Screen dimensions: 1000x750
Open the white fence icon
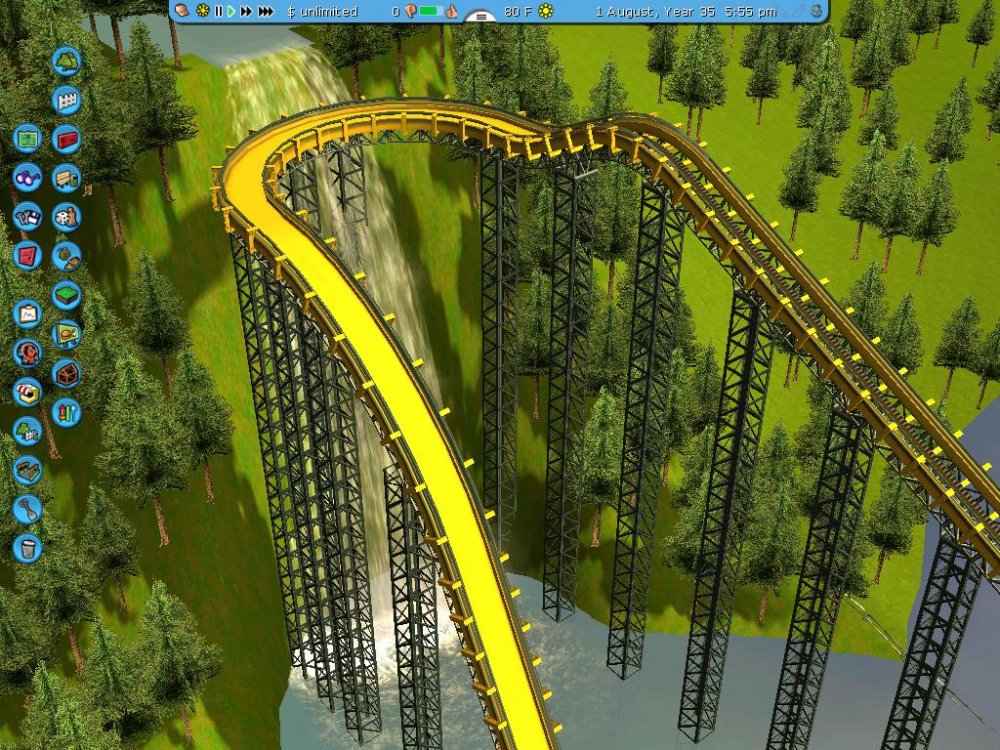pos(66,99)
